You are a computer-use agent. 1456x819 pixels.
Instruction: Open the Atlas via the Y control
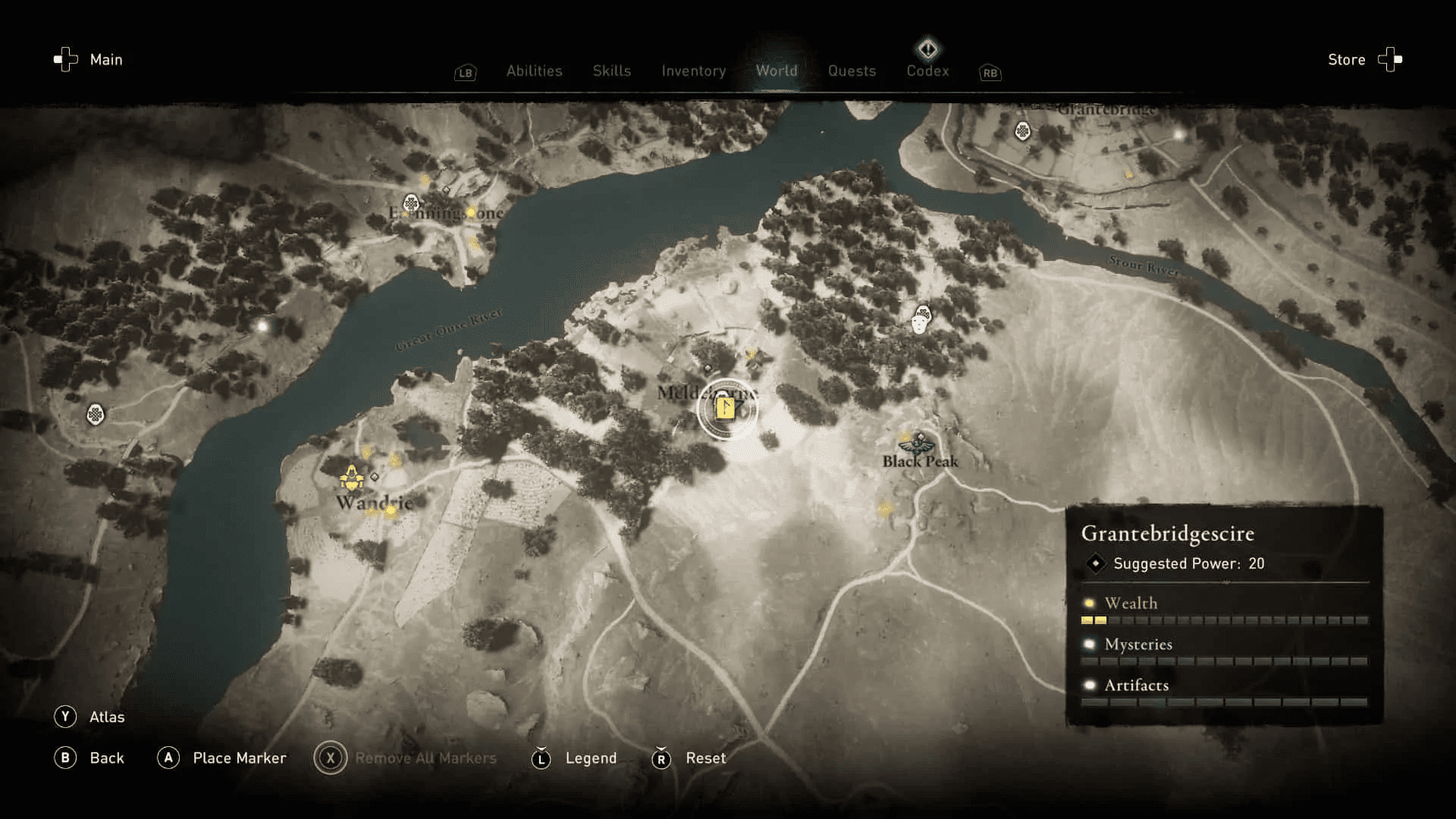click(x=67, y=716)
